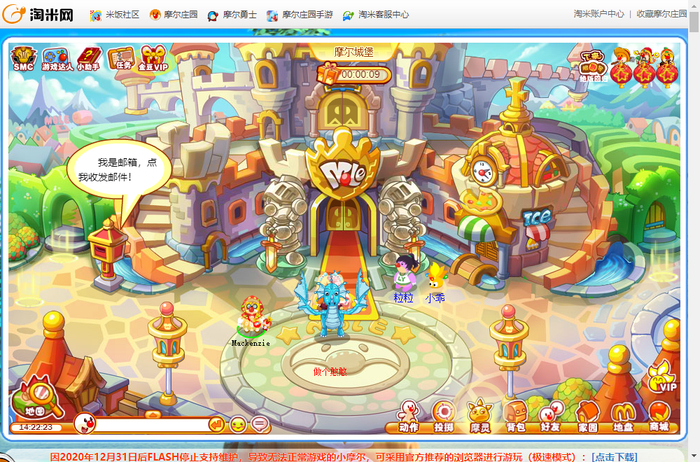Screen dimensions: 700x462
Task: Open the 游戏达人 game master icon
Action: [55, 60]
